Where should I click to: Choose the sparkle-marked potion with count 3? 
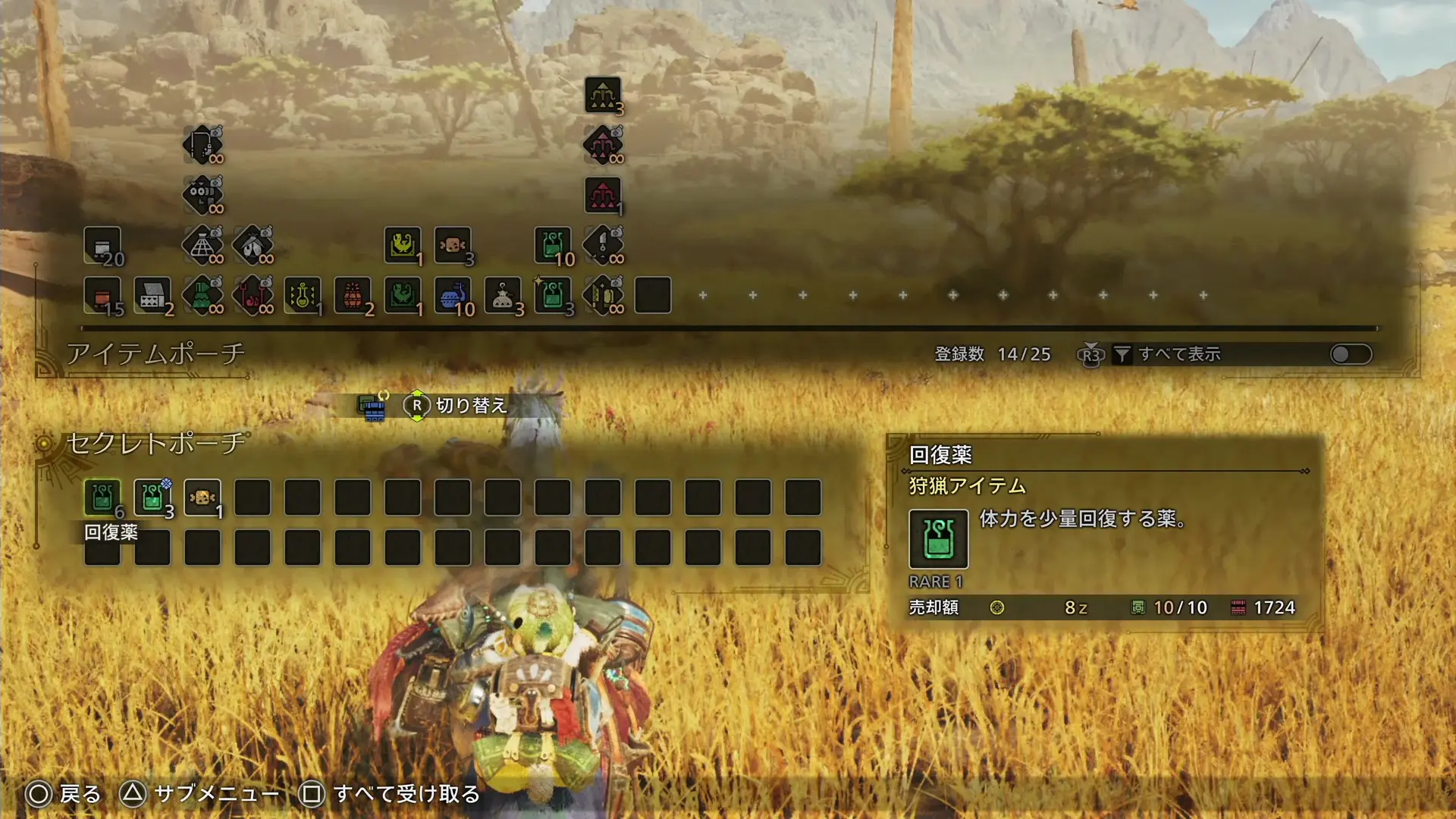[x=553, y=295]
